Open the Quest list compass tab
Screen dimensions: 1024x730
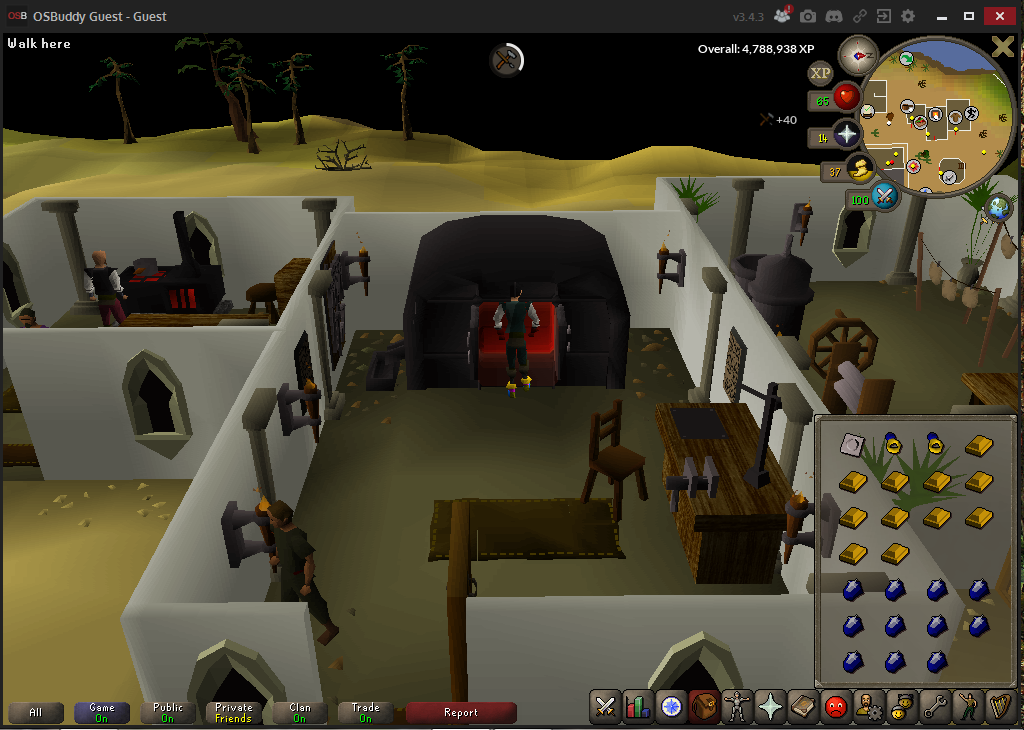click(671, 707)
